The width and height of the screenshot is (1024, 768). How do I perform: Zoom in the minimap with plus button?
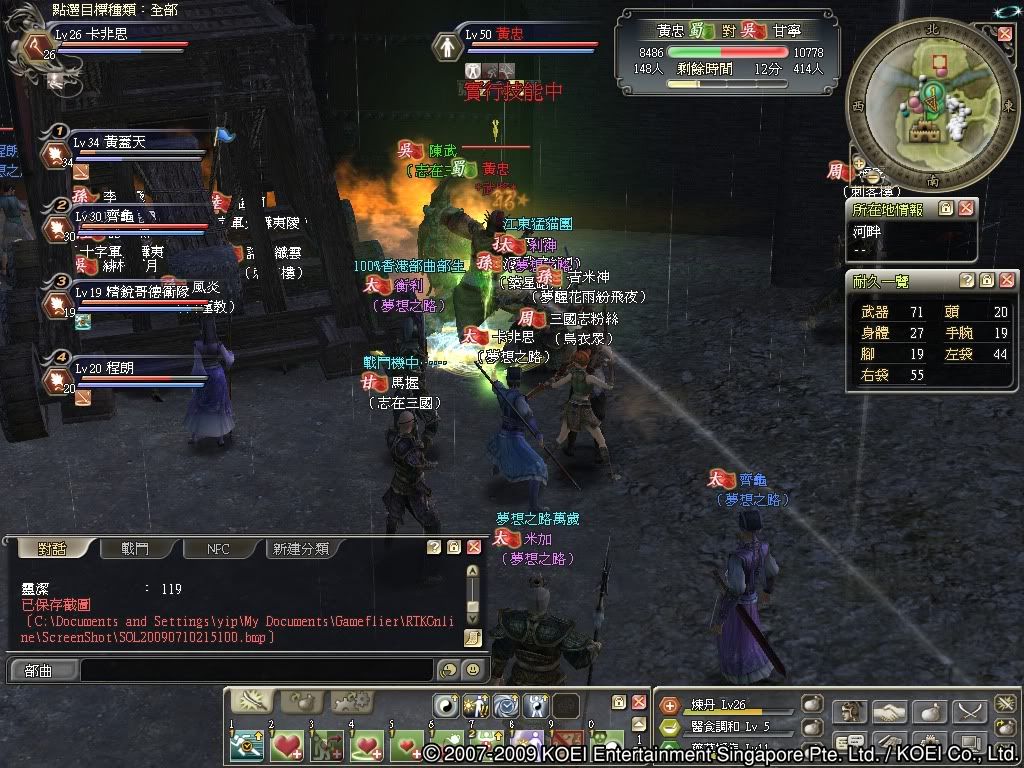click(x=859, y=161)
